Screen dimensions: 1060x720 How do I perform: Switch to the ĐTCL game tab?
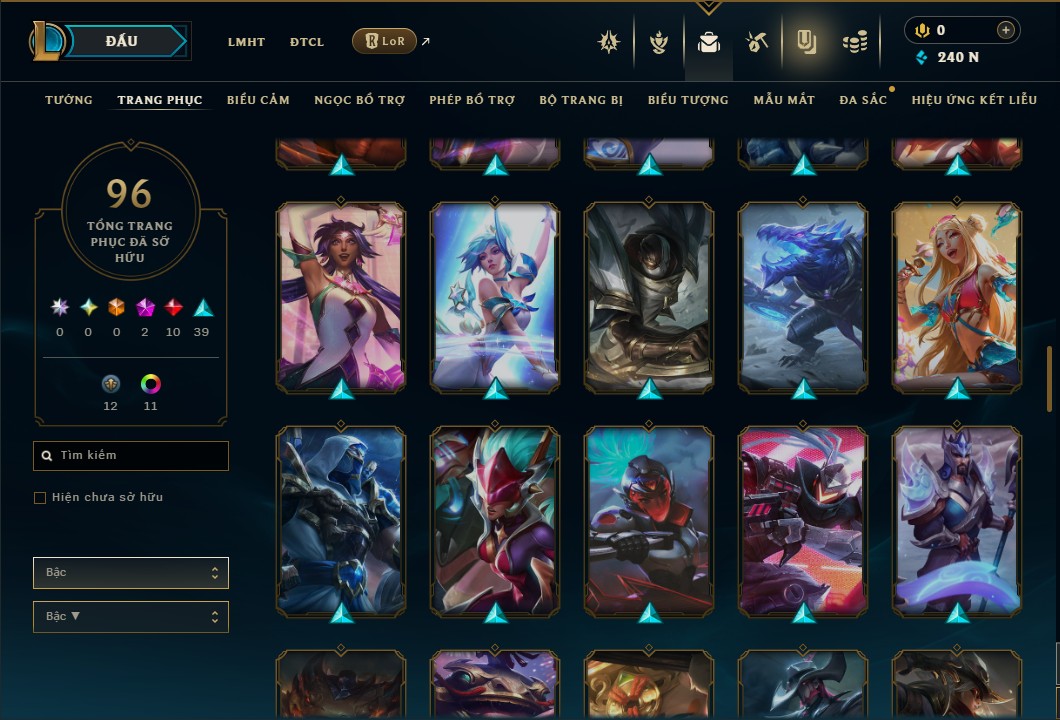tap(307, 42)
